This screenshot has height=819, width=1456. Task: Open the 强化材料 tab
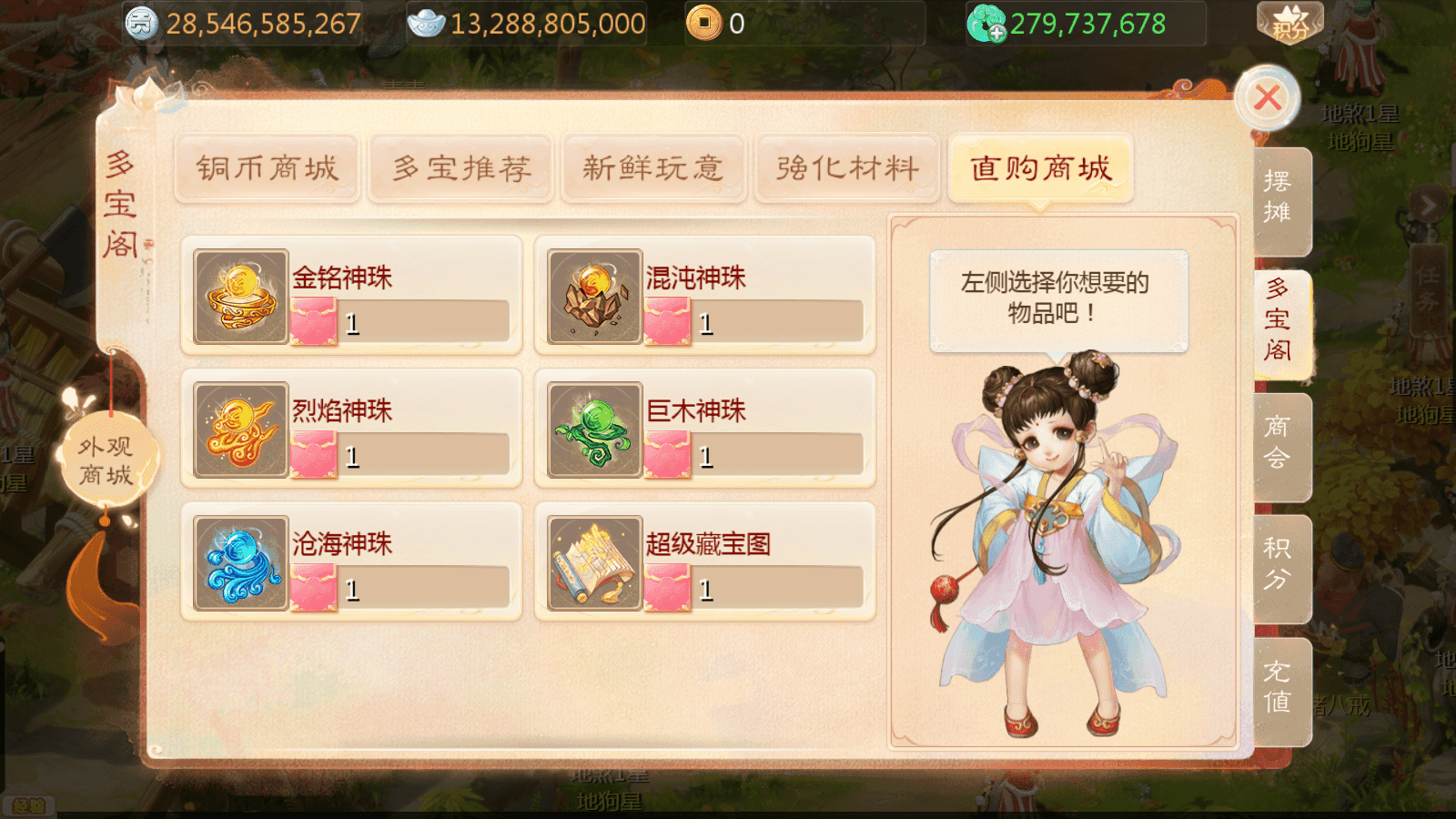846,168
